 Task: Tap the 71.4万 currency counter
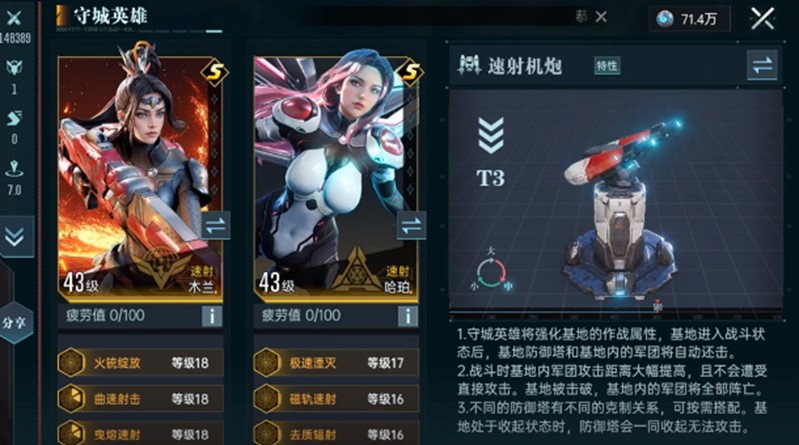(x=689, y=18)
